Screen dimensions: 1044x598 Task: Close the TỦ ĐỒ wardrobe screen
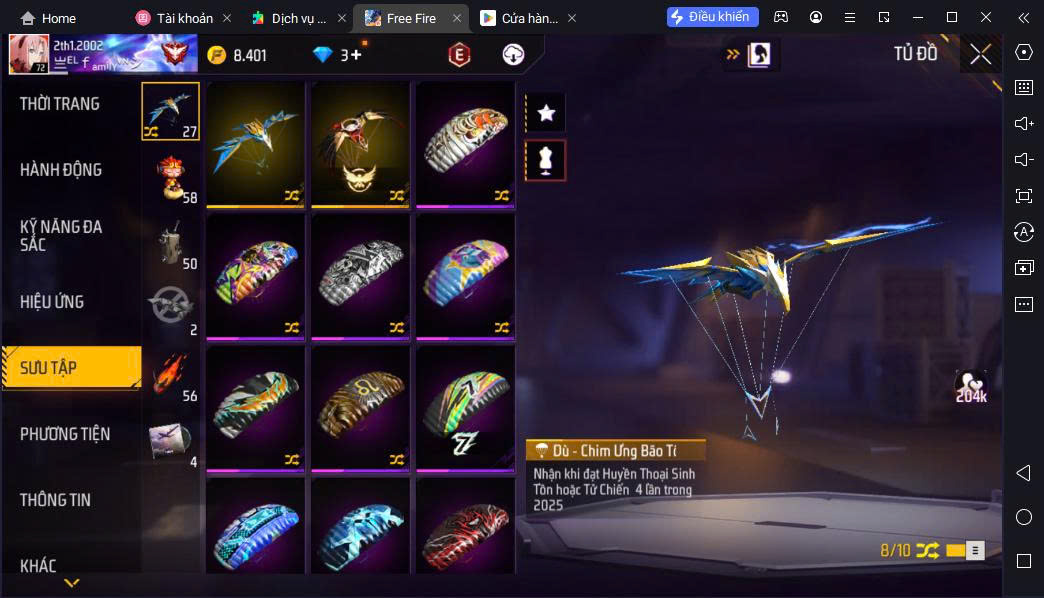980,54
